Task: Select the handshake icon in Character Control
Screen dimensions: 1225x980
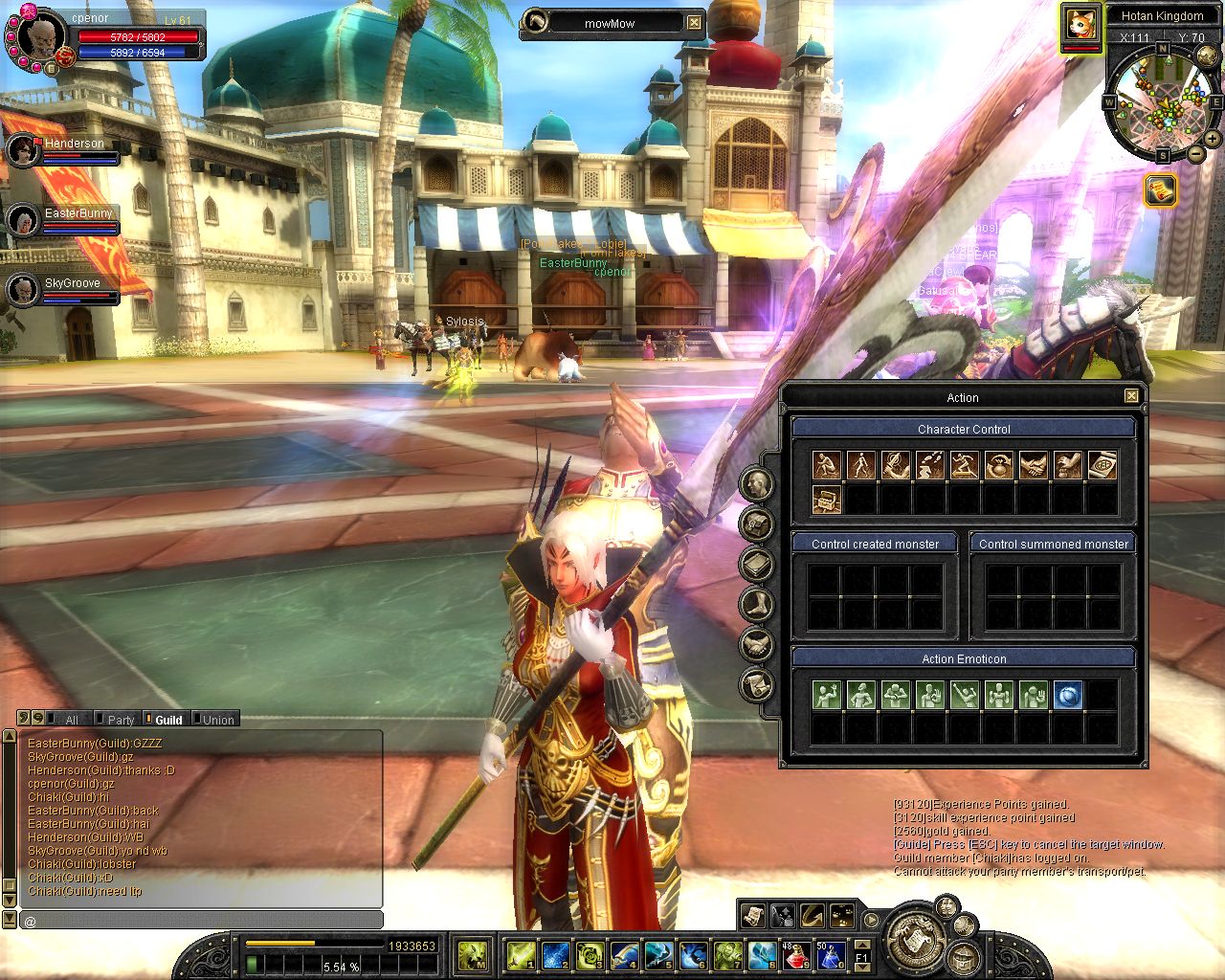Action: point(1033,466)
